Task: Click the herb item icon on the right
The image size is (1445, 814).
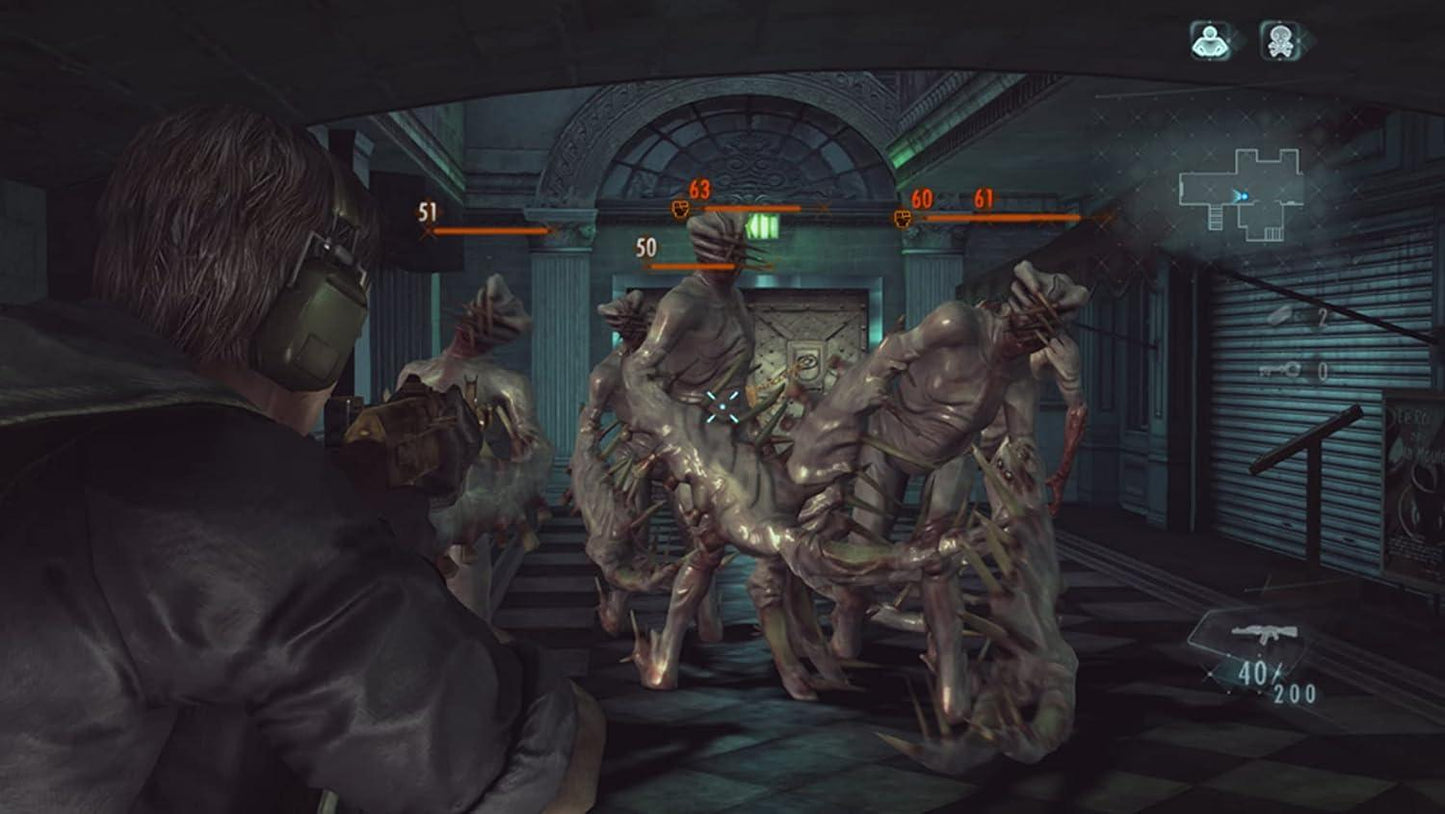Action: pyautogui.click(x=1281, y=318)
